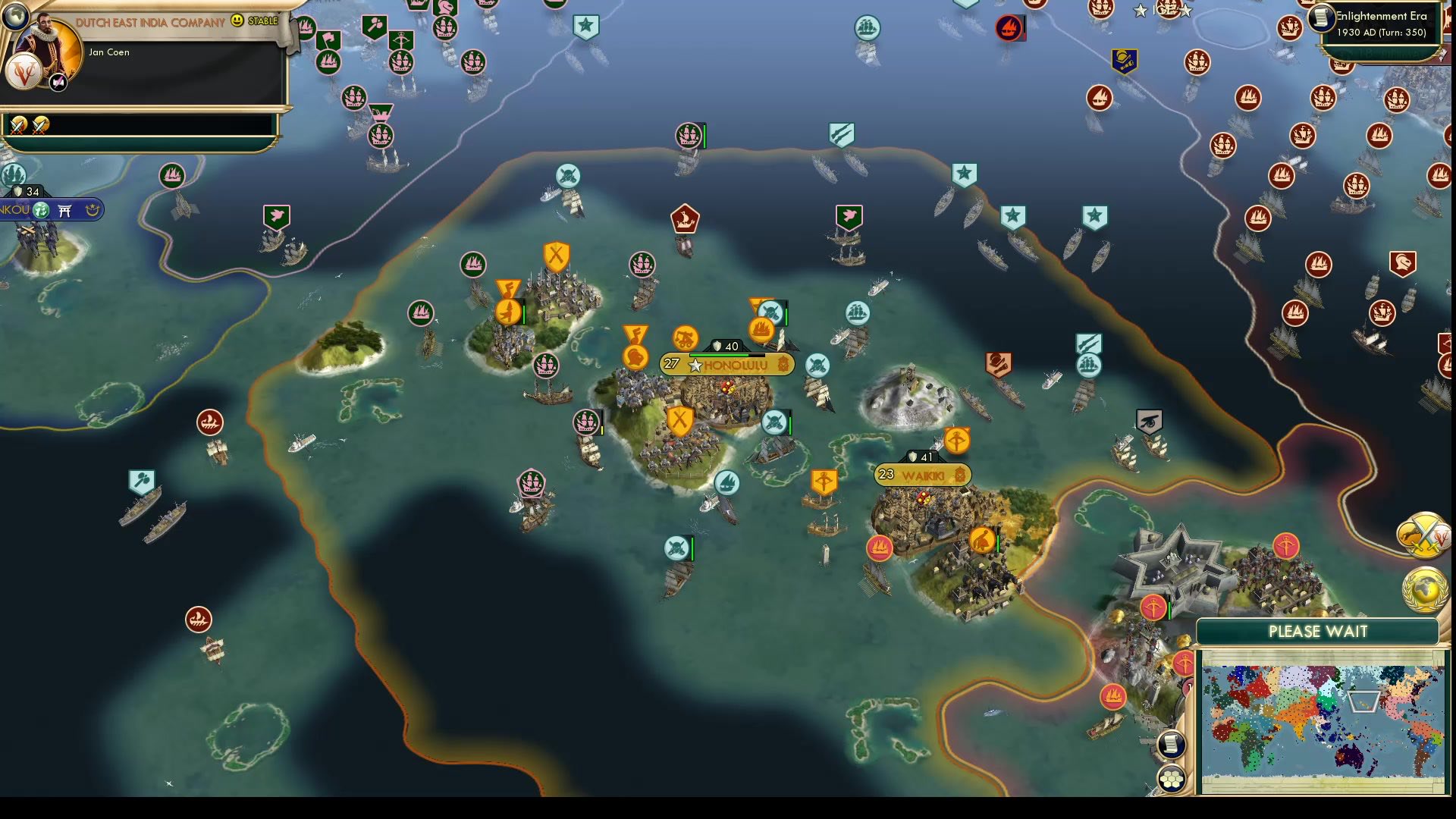Image resolution: width=1456 pixels, height=819 pixels.
Task: Select the orange archer unit flag near Waikiki
Action: pyautogui.click(x=956, y=440)
